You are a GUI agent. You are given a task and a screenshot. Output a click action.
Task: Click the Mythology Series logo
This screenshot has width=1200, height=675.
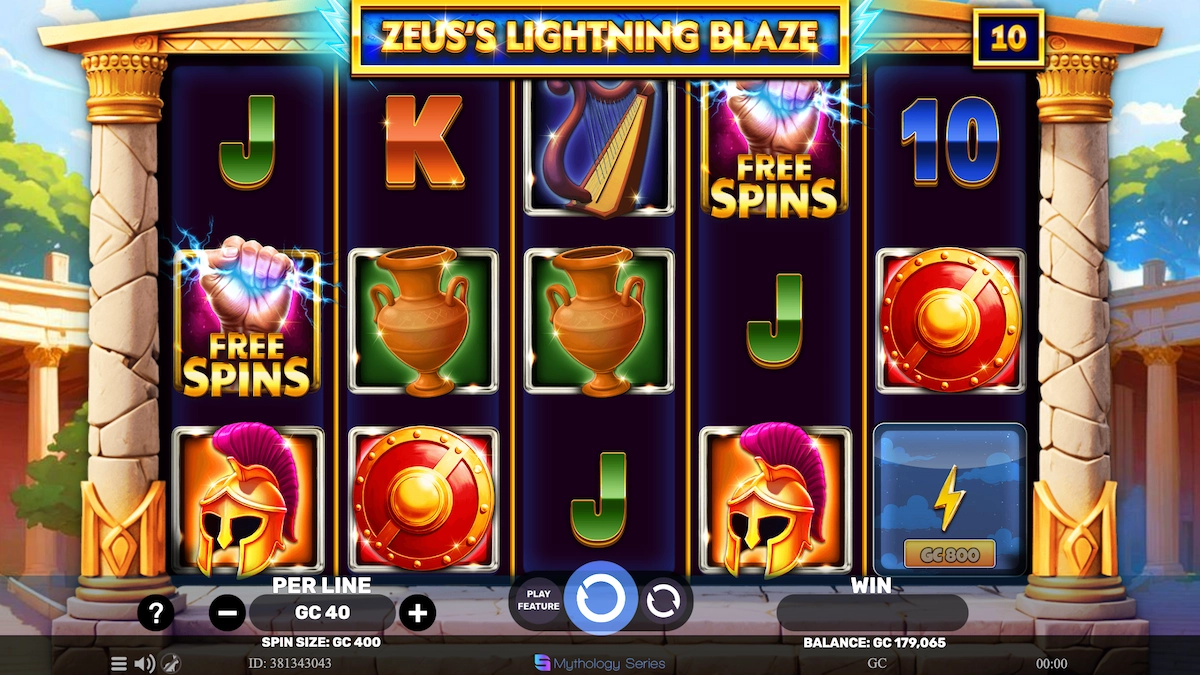(x=600, y=663)
